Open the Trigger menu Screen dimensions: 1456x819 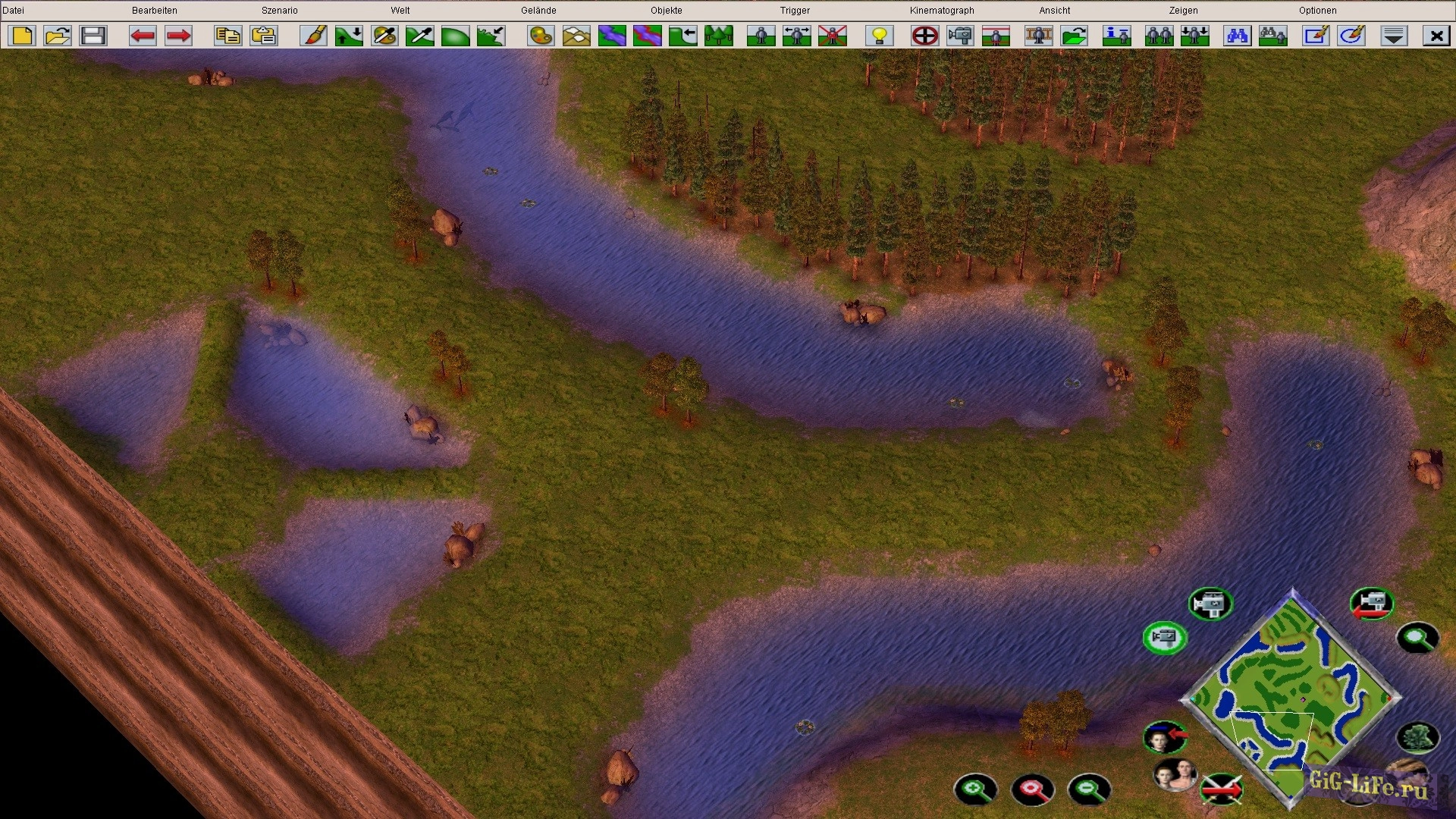[795, 11]
